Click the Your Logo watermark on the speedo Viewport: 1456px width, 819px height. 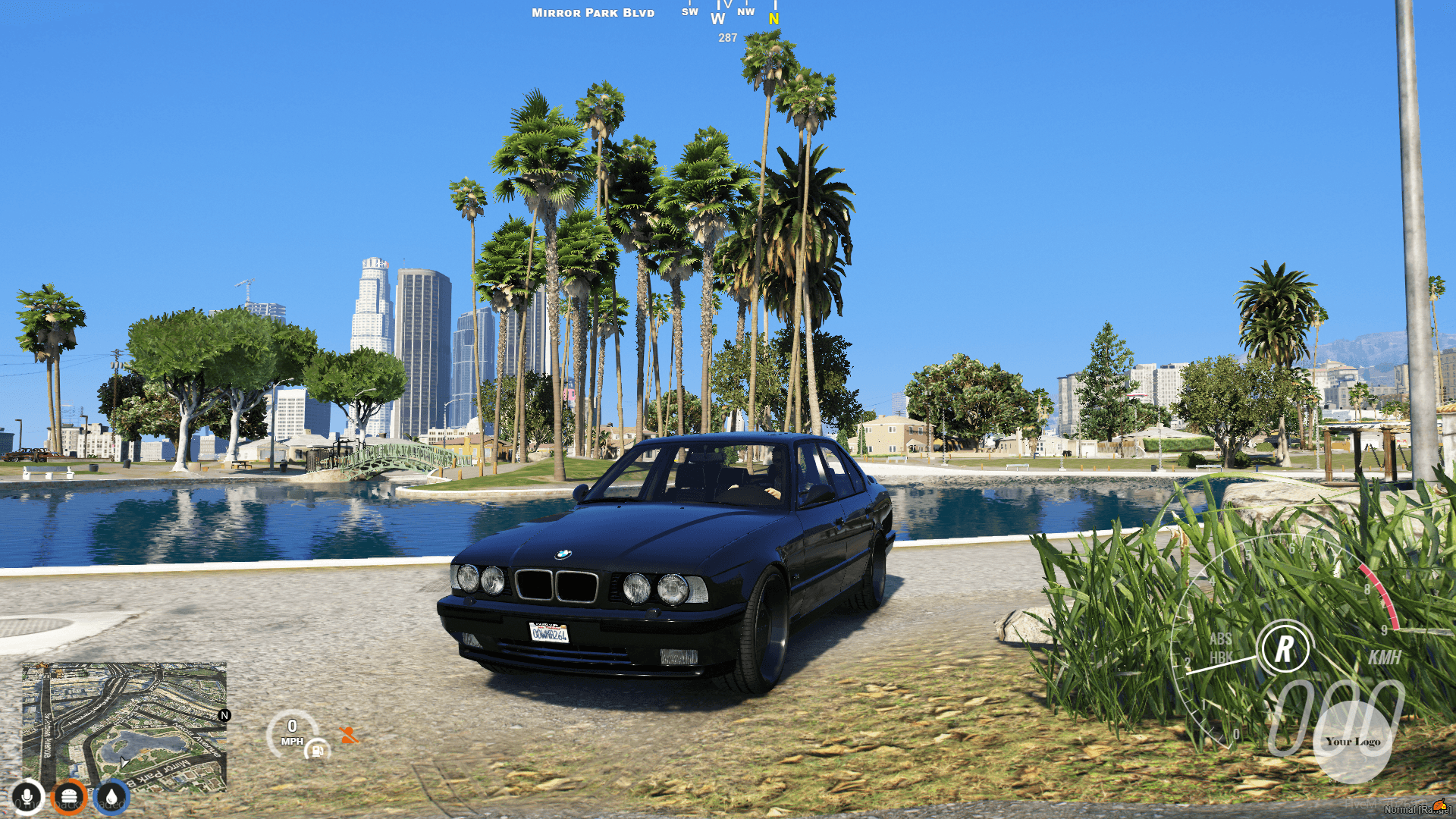point(1354,742)
